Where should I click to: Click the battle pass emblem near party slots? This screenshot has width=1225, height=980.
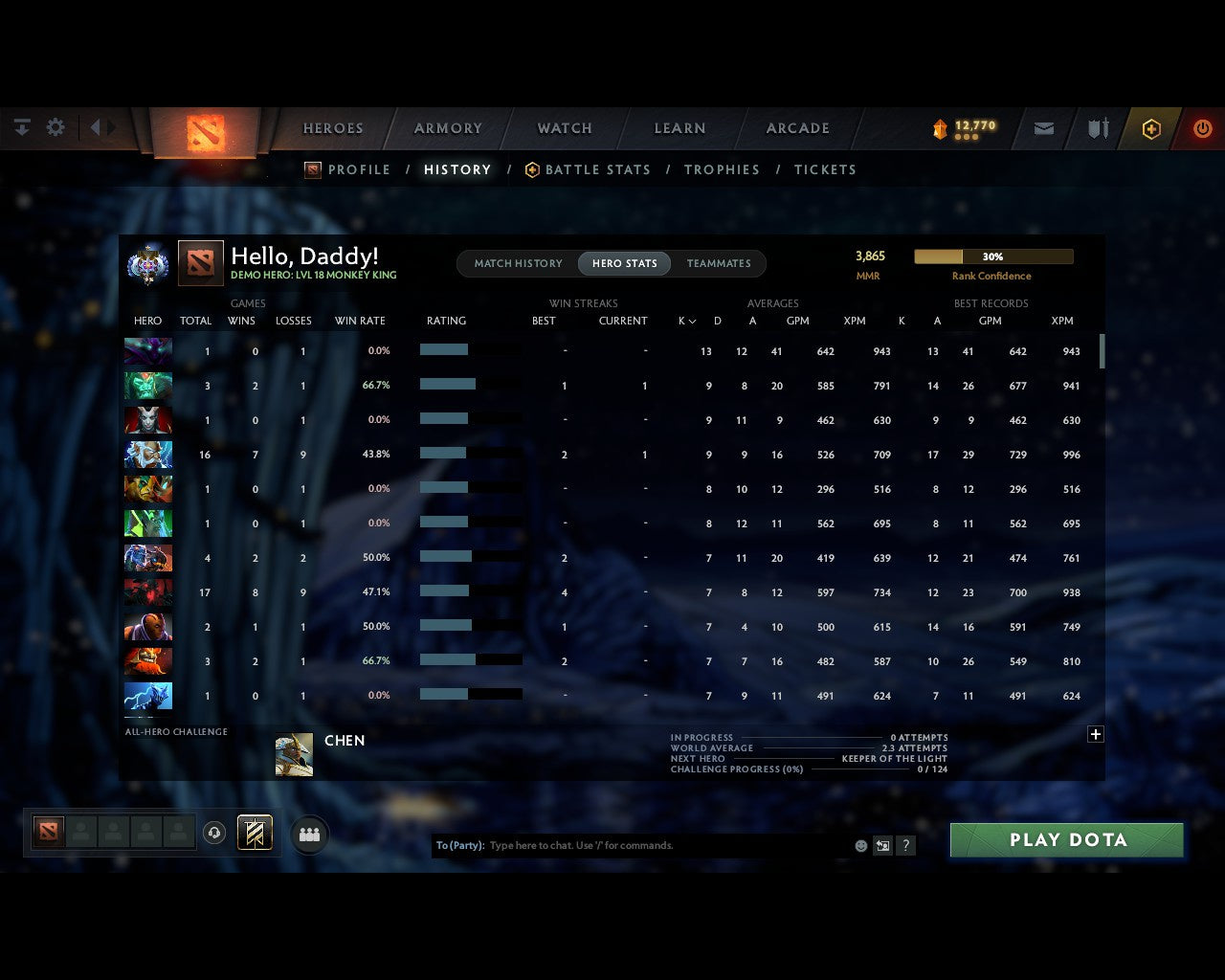click(x=254, y=833)
